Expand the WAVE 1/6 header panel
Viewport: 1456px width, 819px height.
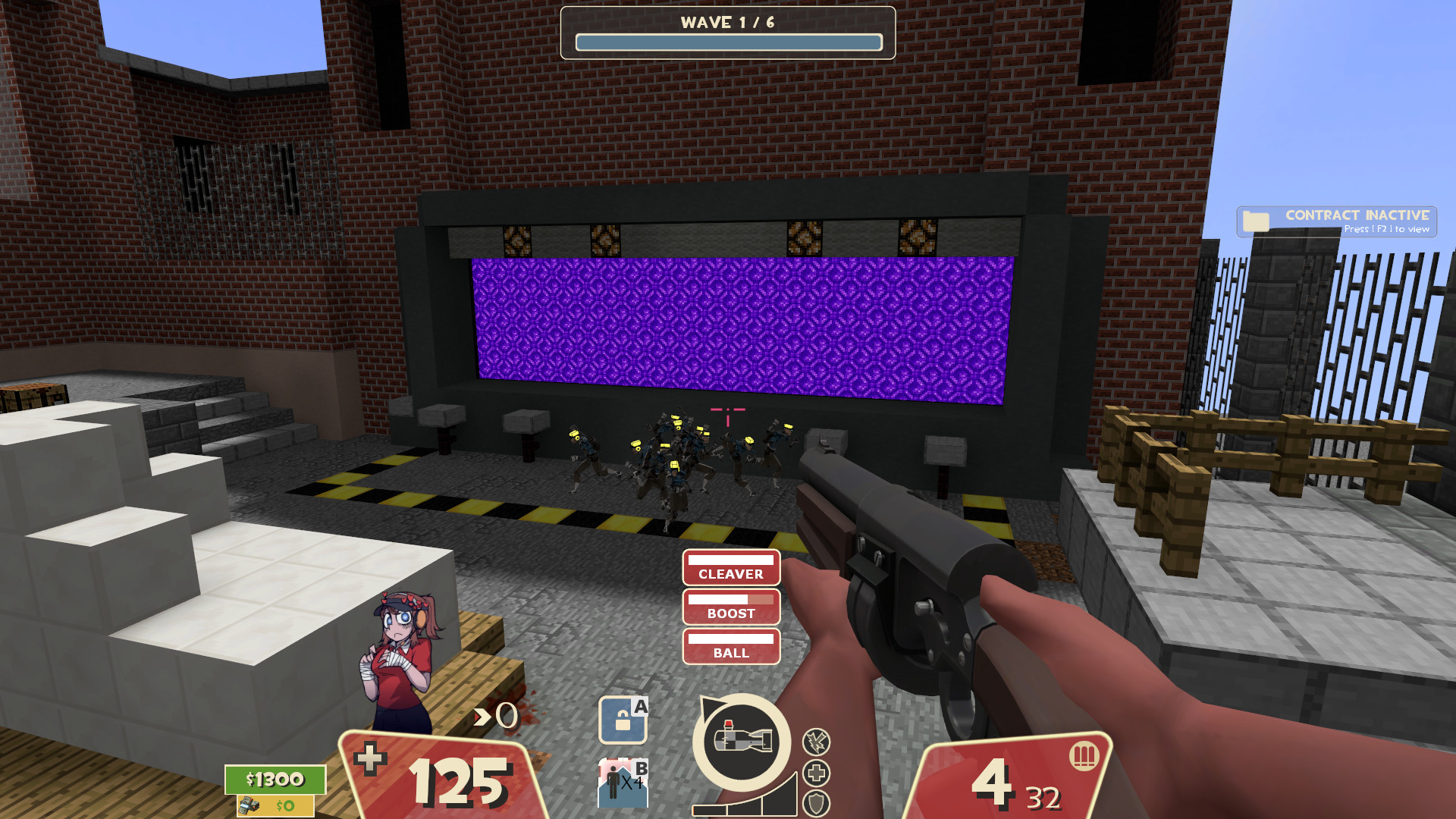tap(728, 22)
